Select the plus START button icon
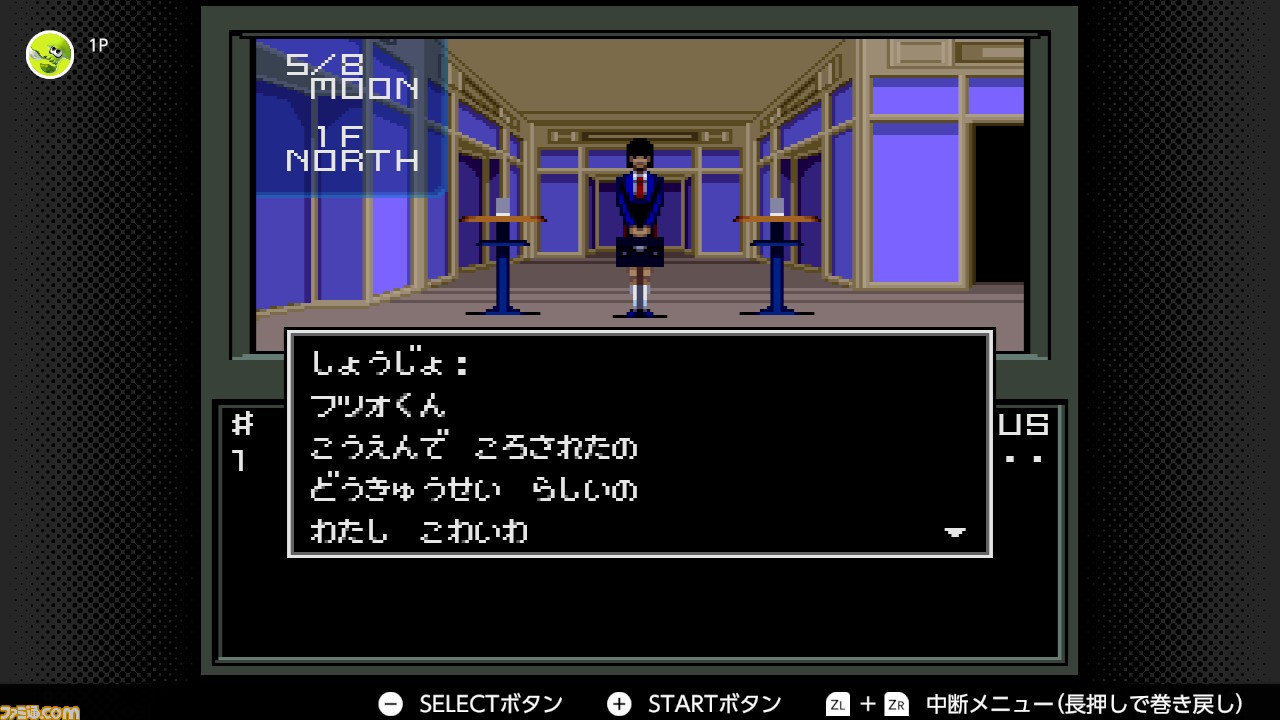1280x720 pixels. click(617, 703)
